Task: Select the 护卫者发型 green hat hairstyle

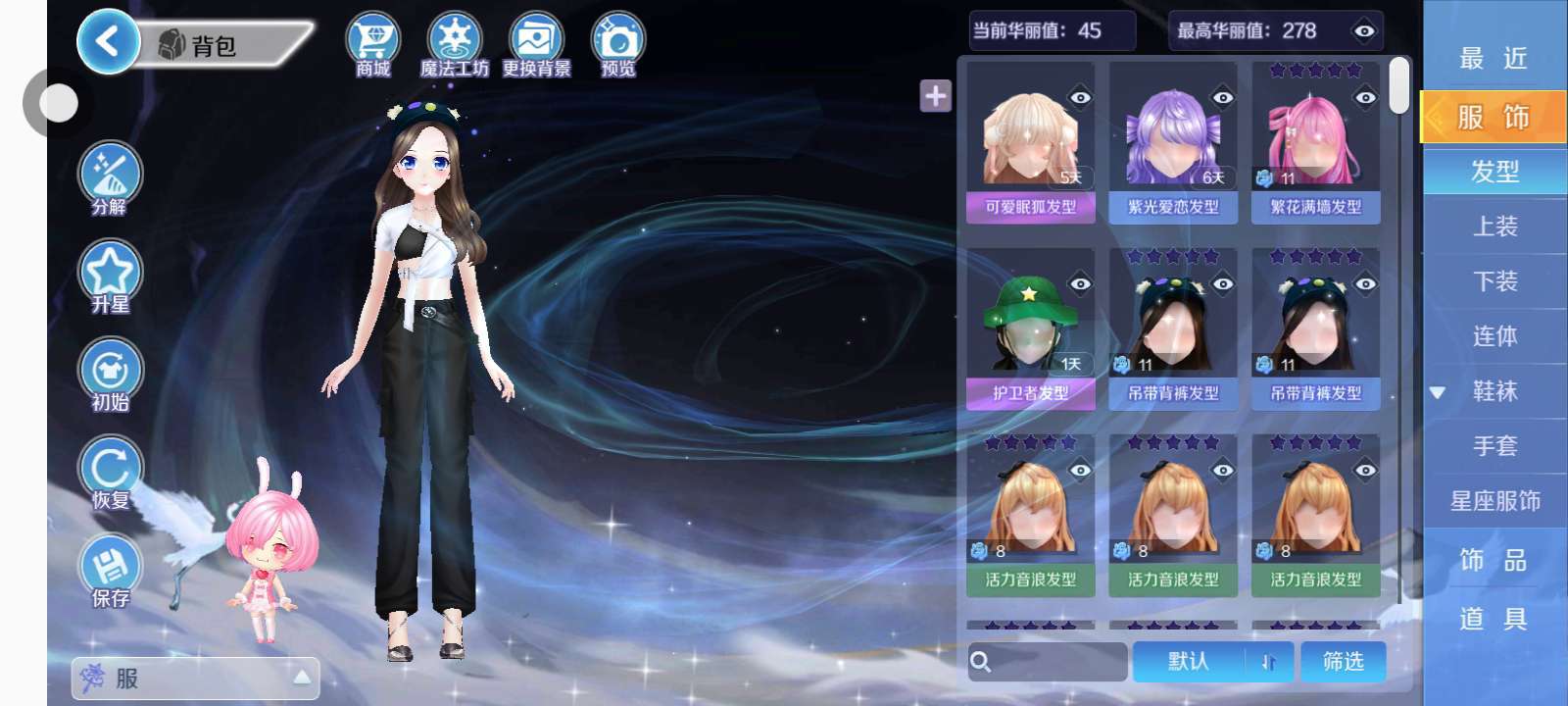Action: pos(1030,328)
